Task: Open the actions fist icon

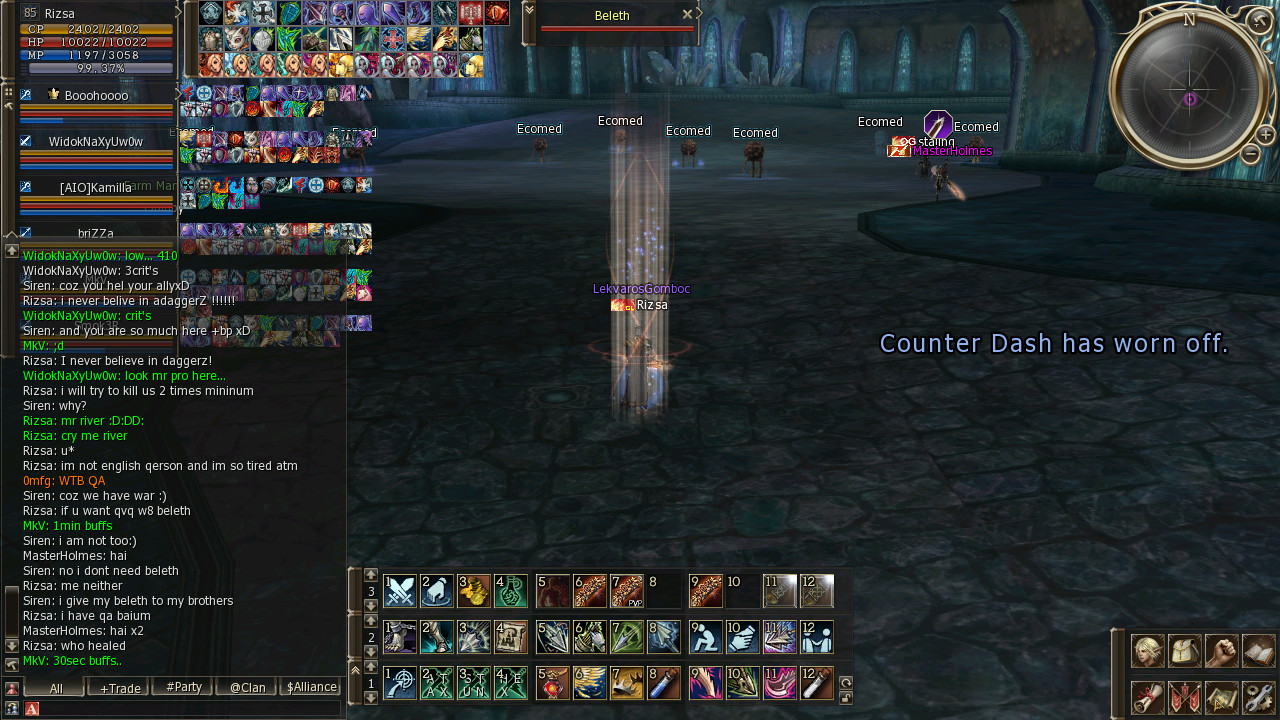Action: (x=1221, y=651)
